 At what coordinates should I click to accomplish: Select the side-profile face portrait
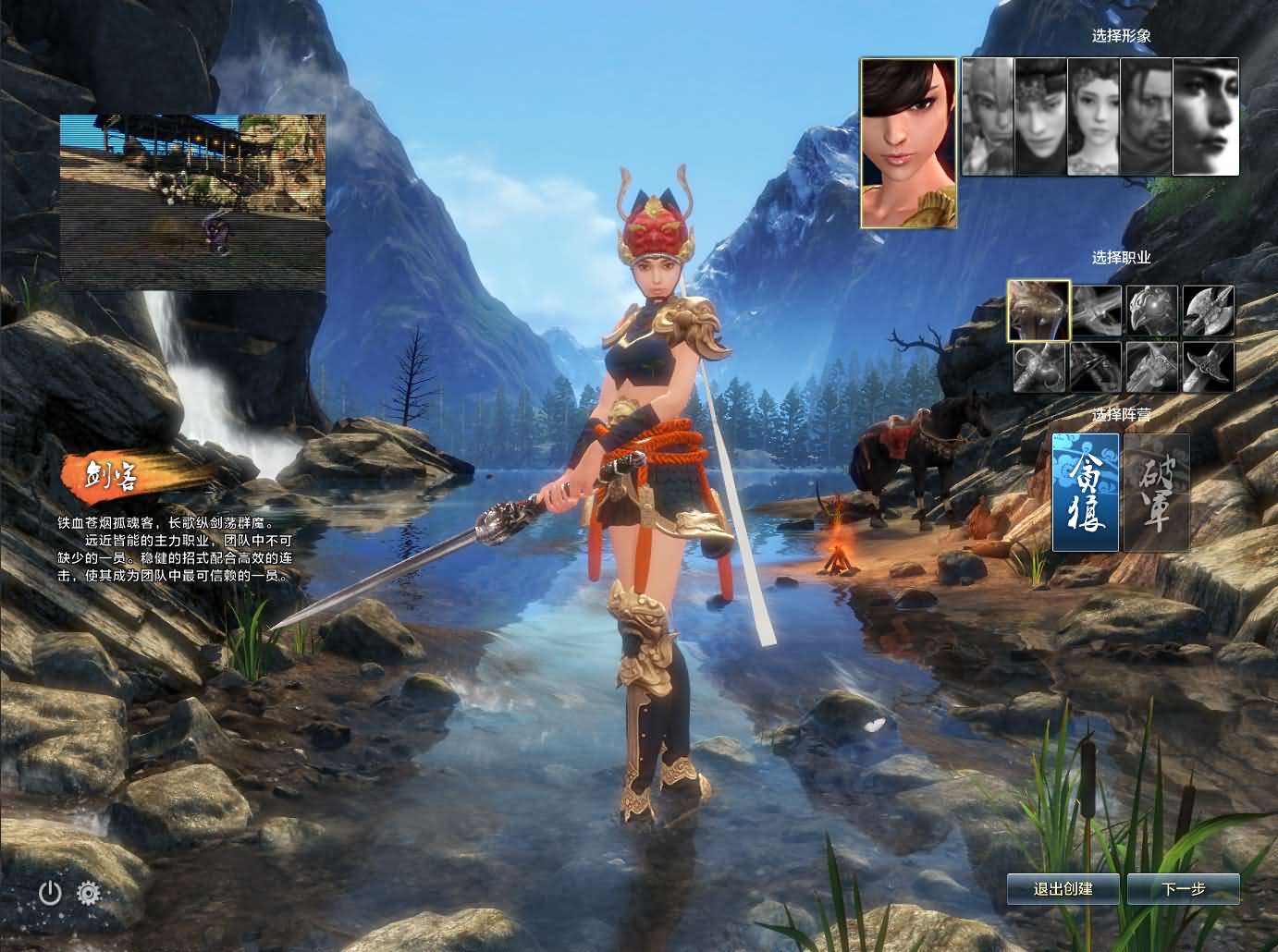[x=1206, y=116]
